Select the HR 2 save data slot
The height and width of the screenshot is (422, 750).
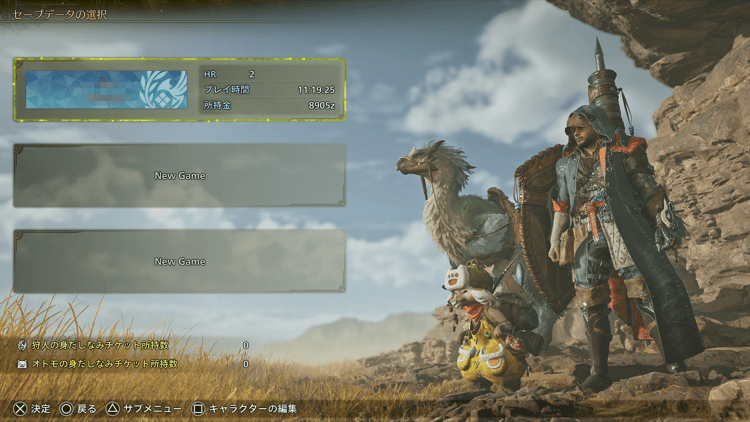[x=180, y=89]
